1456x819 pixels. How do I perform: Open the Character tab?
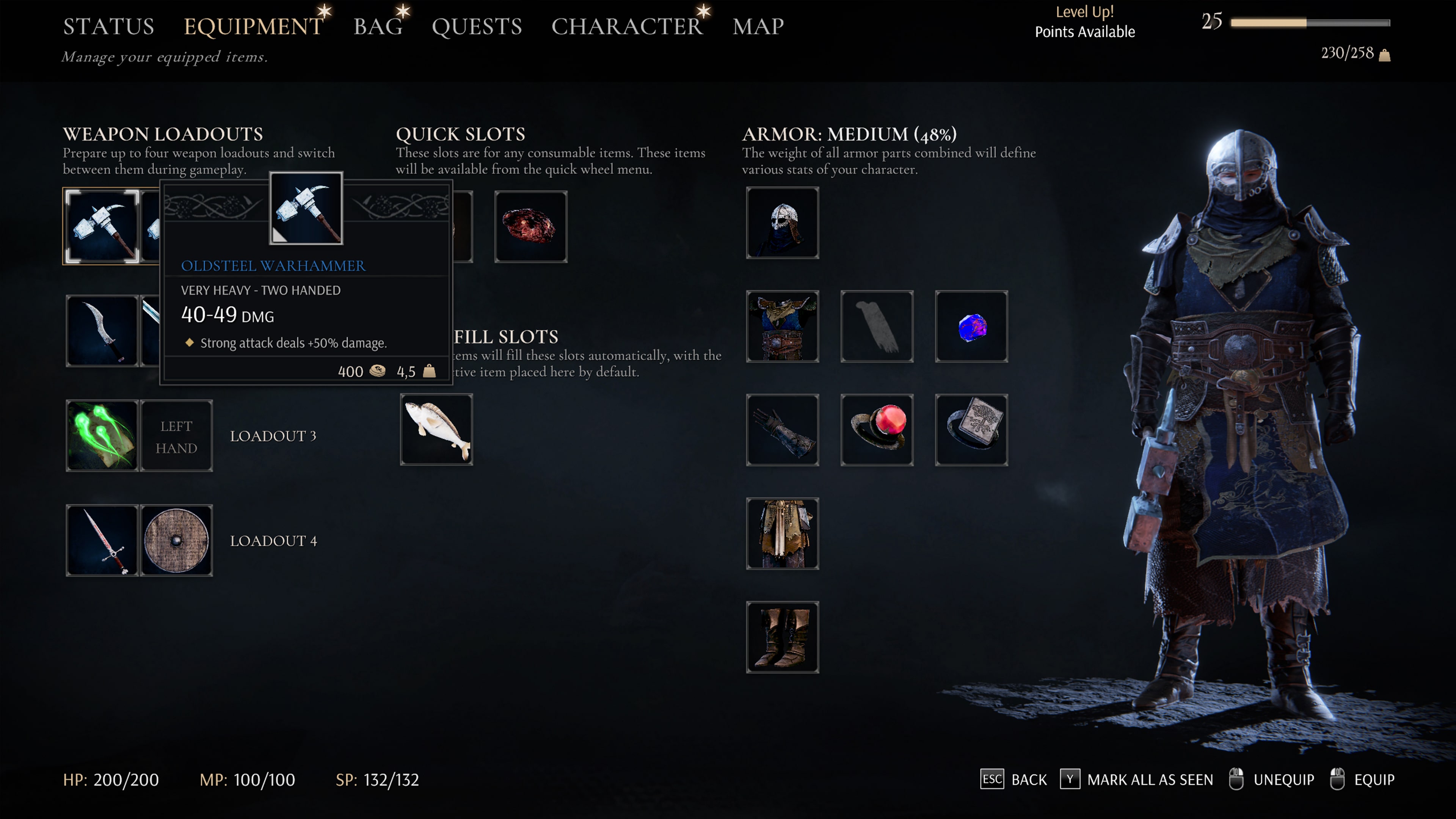(626, 27)
